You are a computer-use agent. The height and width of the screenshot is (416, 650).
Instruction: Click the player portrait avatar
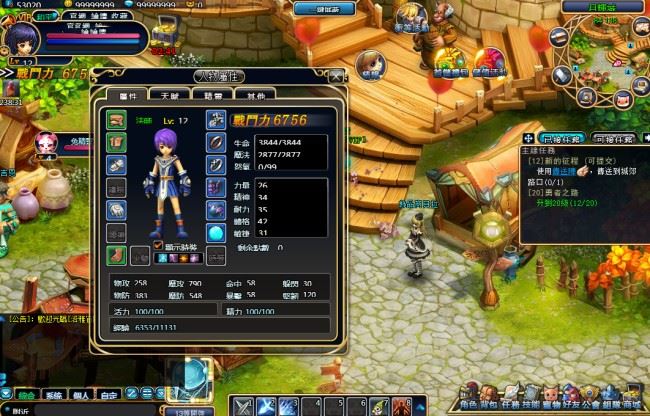pyautogui.click(x=22, y=40)
